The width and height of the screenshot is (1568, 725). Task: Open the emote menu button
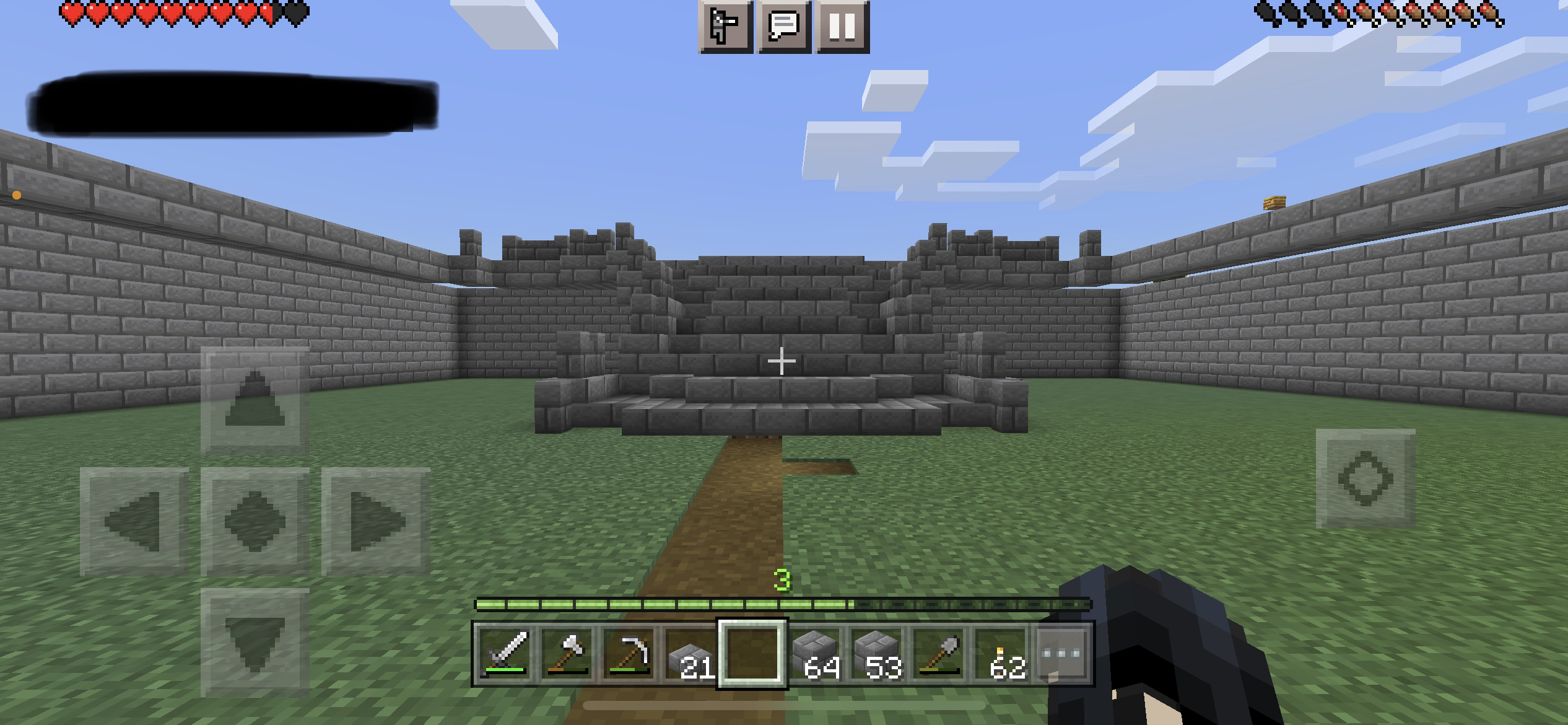(x=725, y=27)
